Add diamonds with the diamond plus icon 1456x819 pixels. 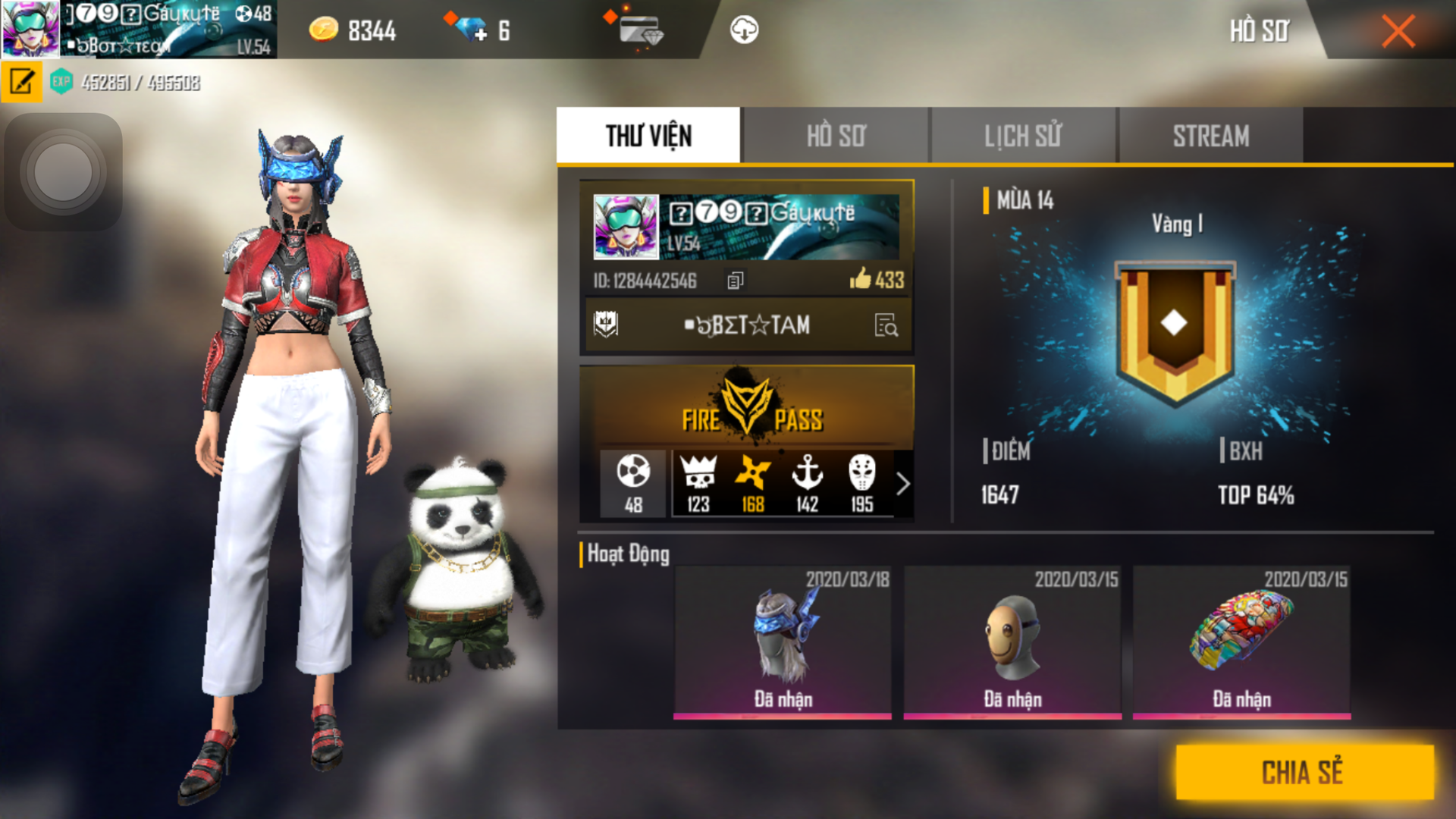click(472, 30)
